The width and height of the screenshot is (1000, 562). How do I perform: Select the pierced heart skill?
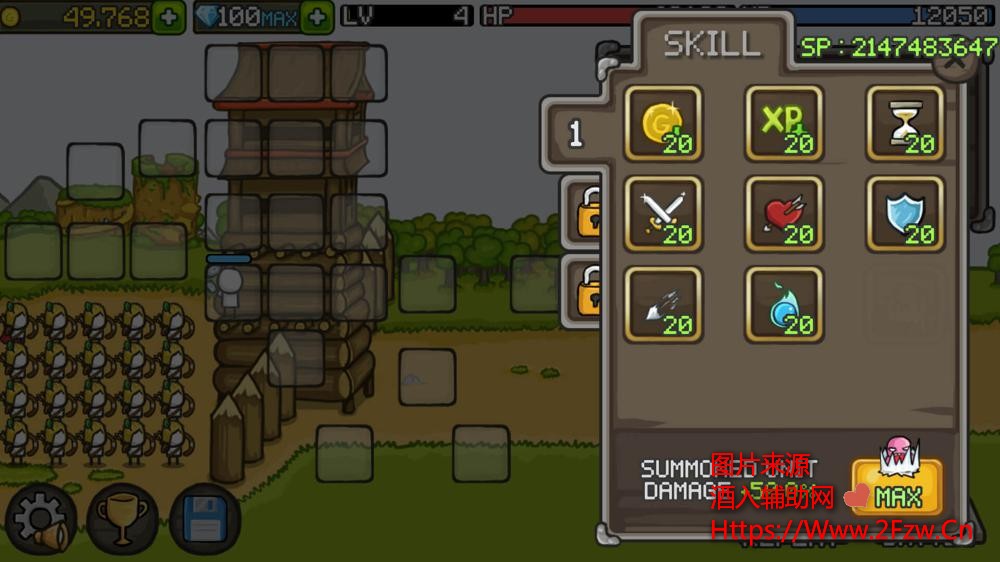pyautogui.click(x=784, y=214)
